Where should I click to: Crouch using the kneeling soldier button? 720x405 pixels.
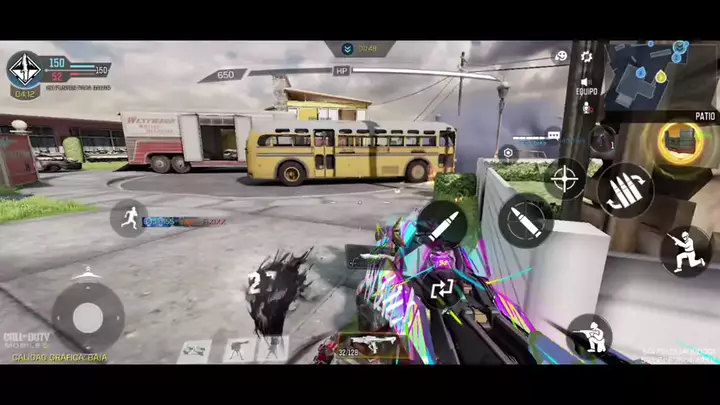click(685, 250)
